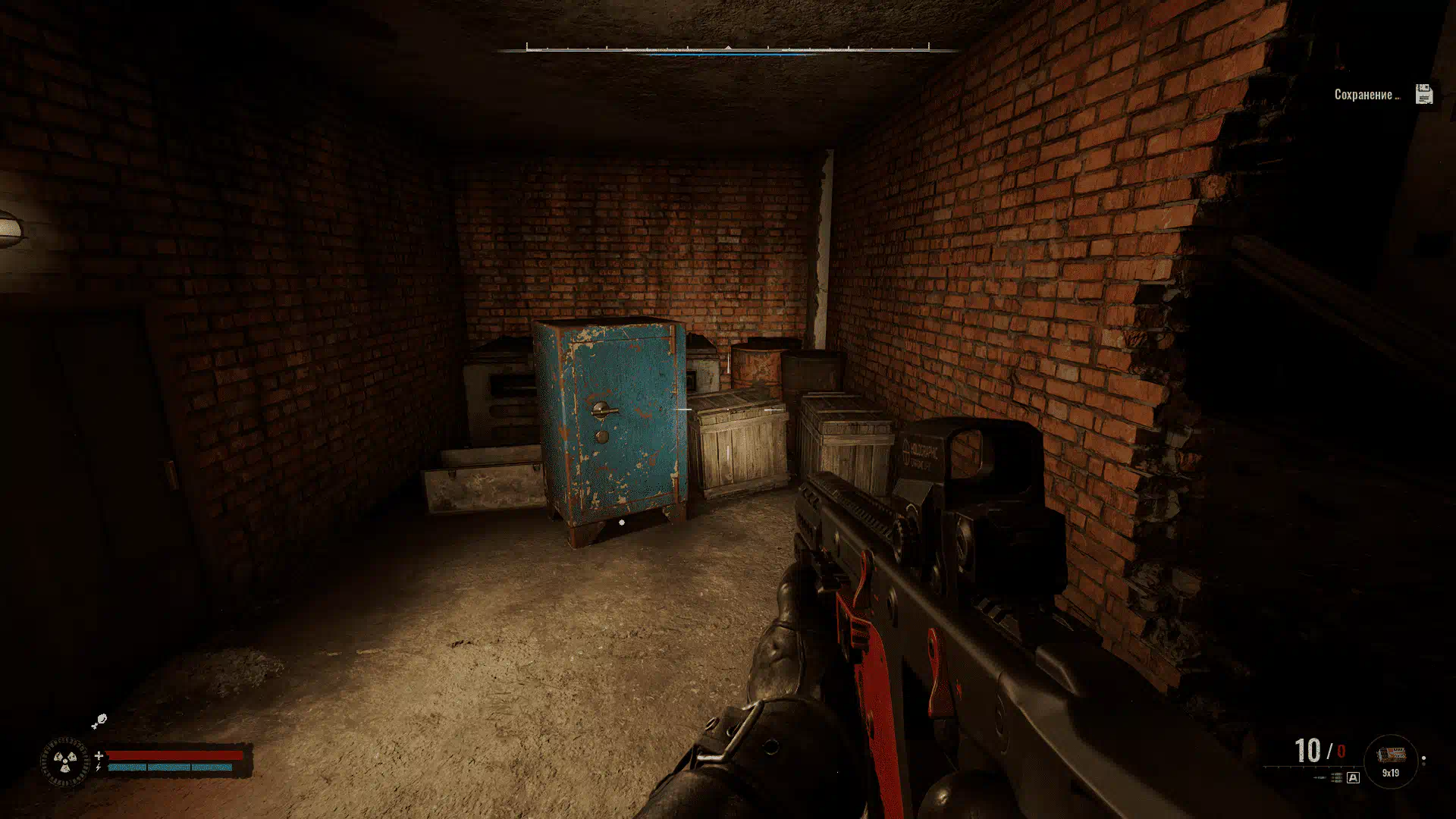Screen dimensions: 1456x819
Task: Click the hunger drumstick status icon
Action: (x=99, y=720)
